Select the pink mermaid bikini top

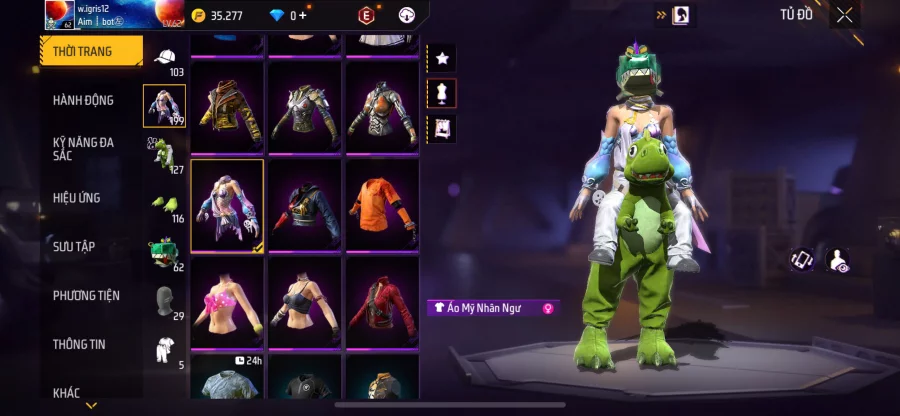[x=227, y=302]
